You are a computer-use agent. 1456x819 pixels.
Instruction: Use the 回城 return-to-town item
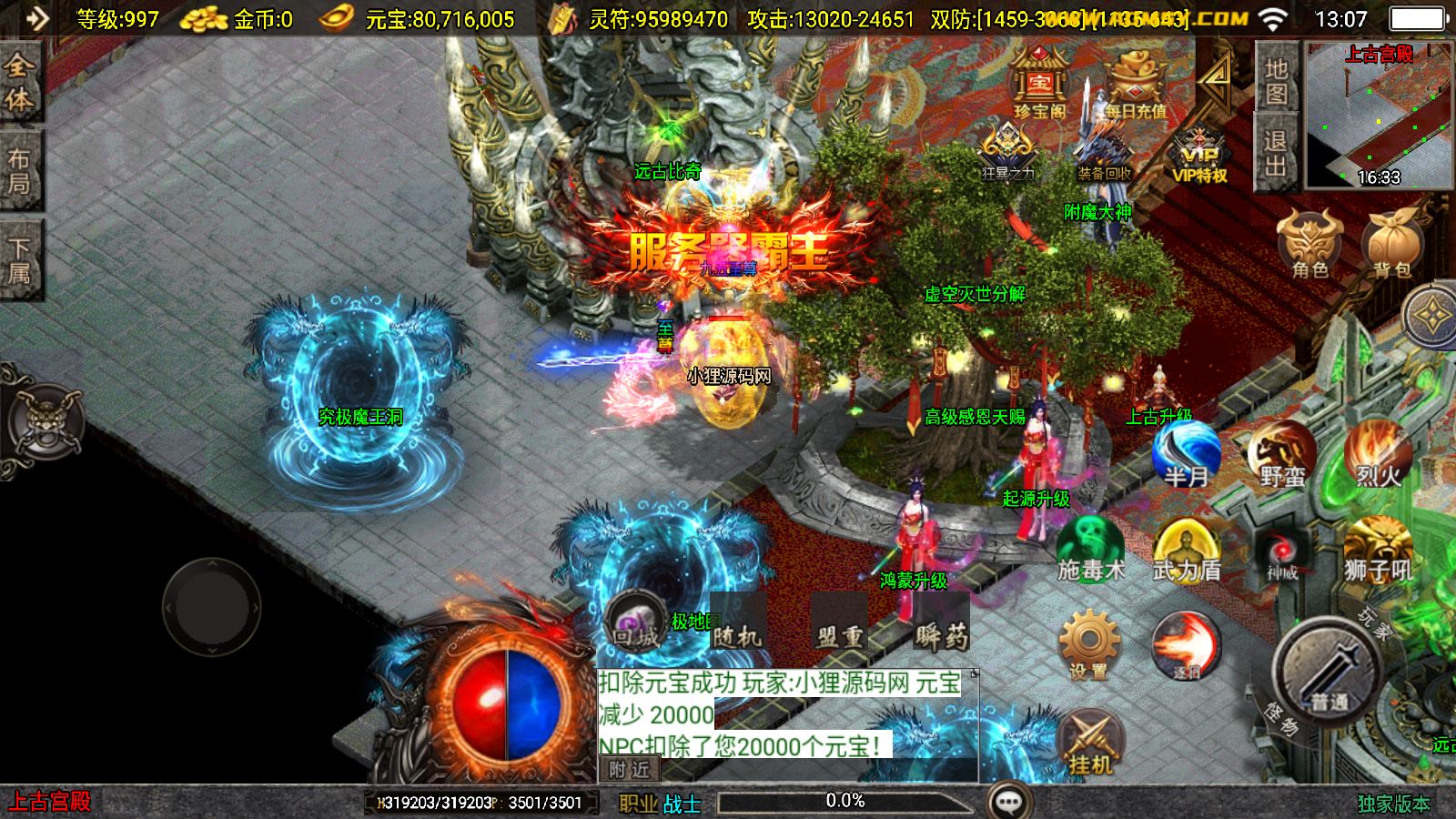[x=635, y=623]
